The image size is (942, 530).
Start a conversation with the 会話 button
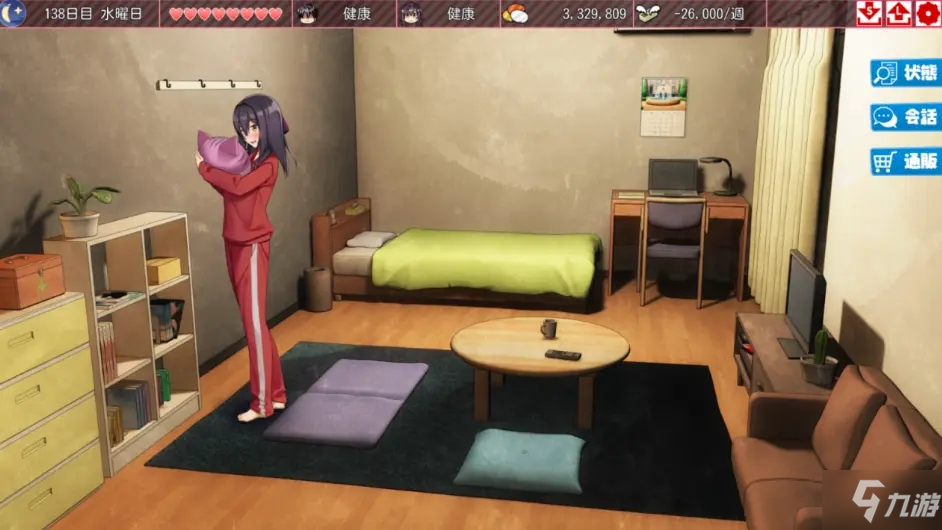(905, 117)
